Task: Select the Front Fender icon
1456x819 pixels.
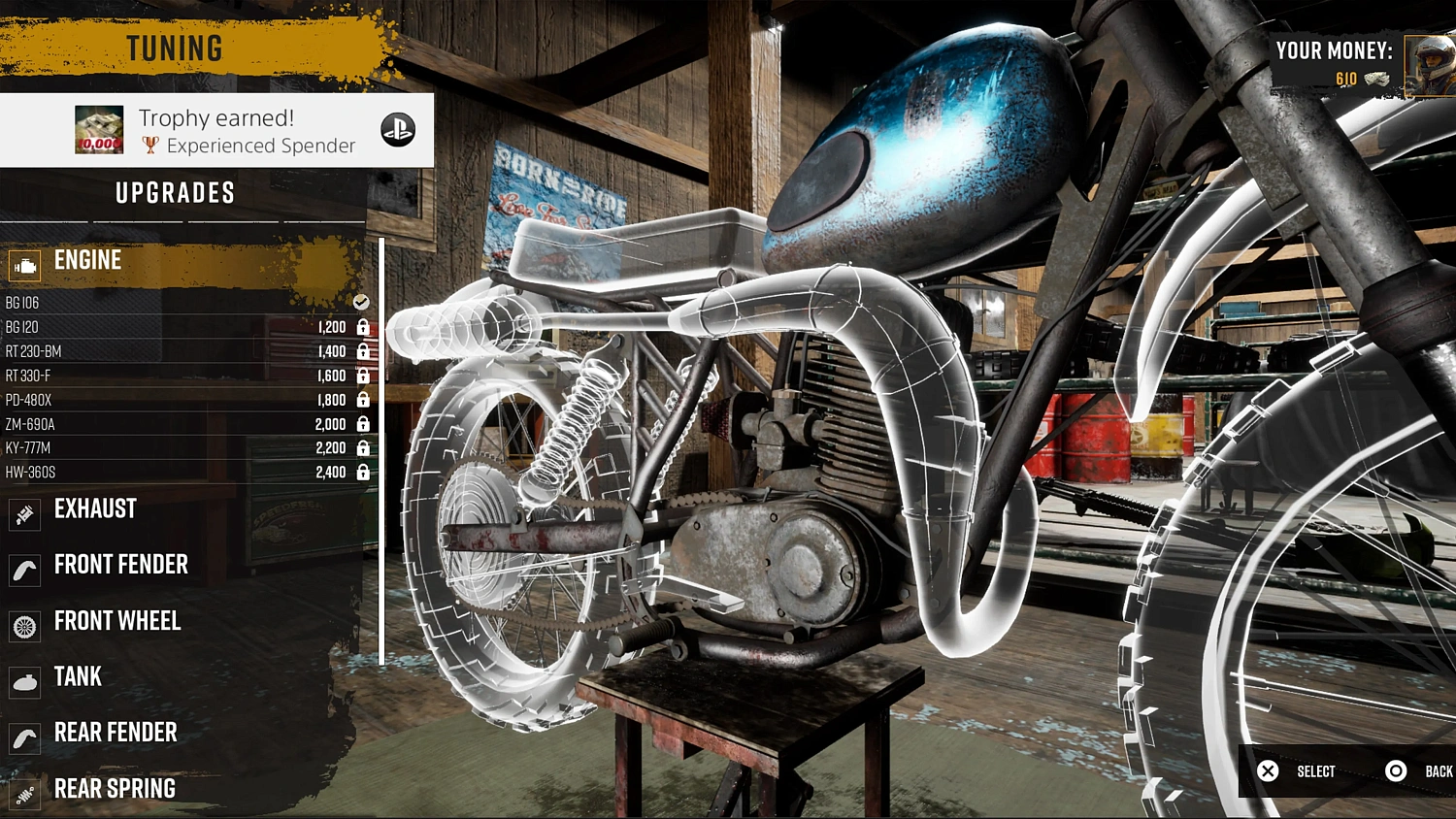Action: pyautogui.click(x=23, y=569)
